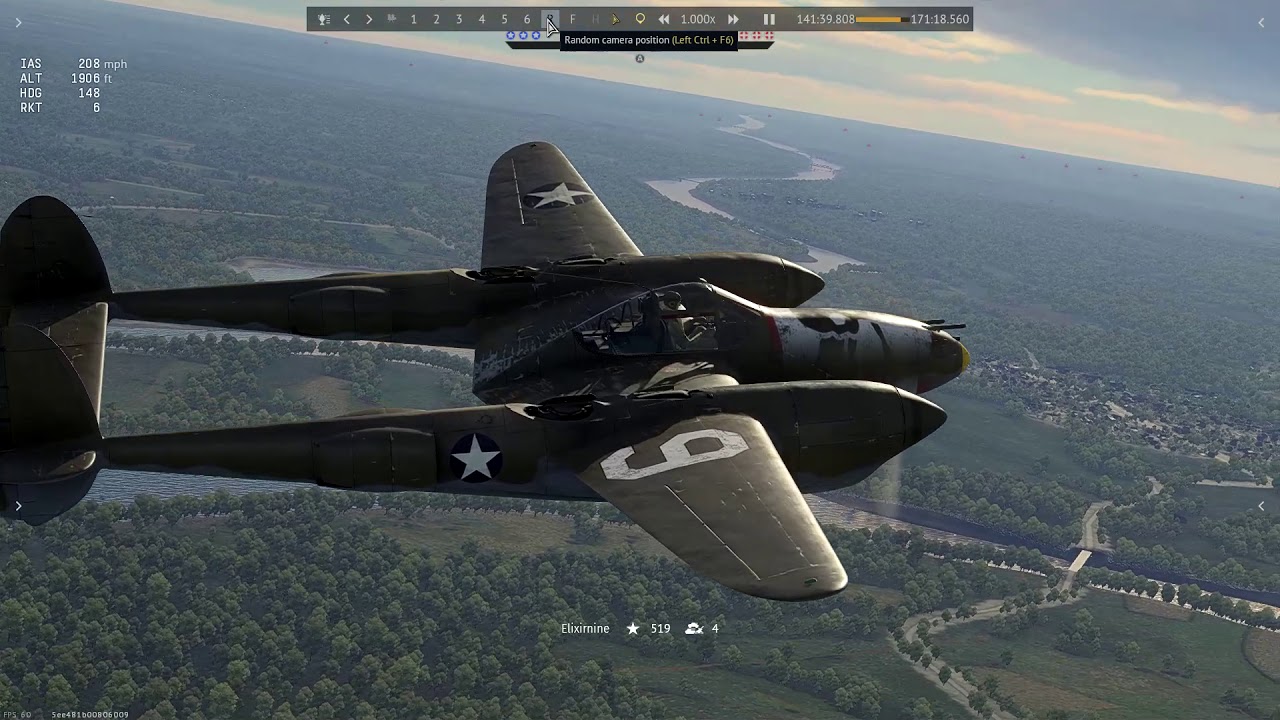Speed up replay with fast-forward arrows
This screenshot has width=1280, height=720.
pyautogui.click(x=733, y=19)
